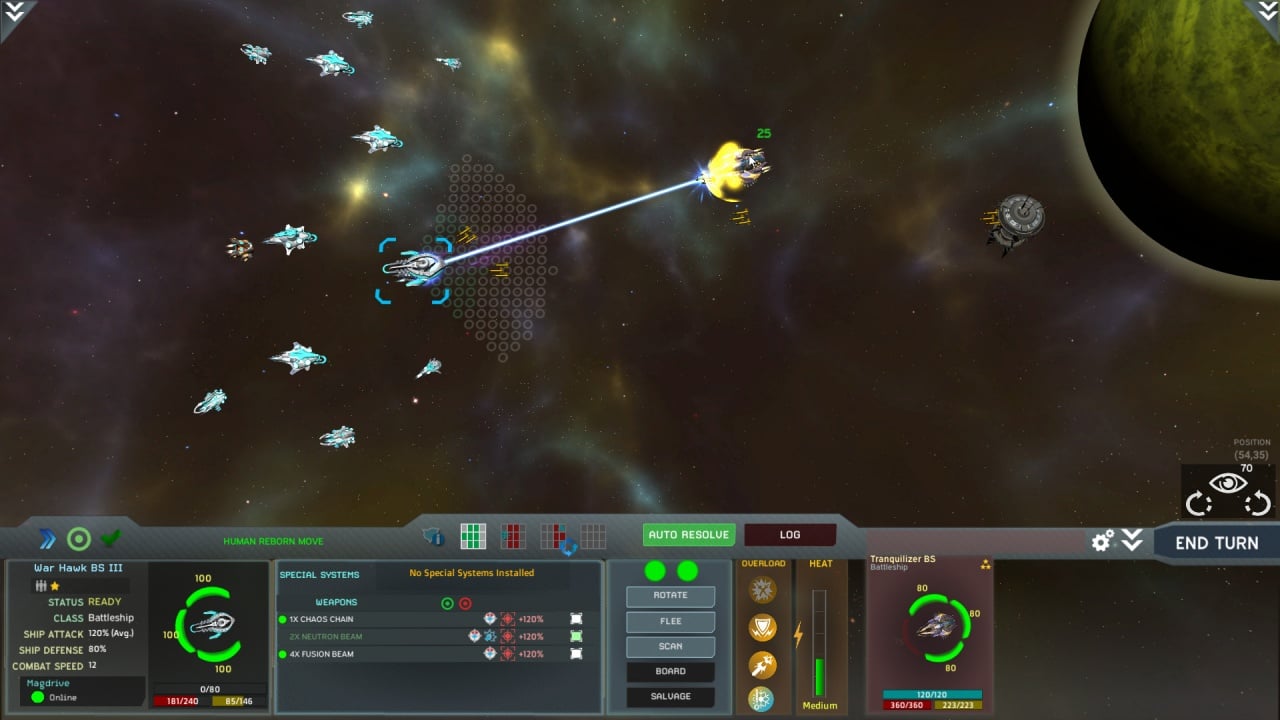The height and width of the screenshot is (720, 1280).
Task: Choose the Salvage action
Action: (x=670, y=696)
